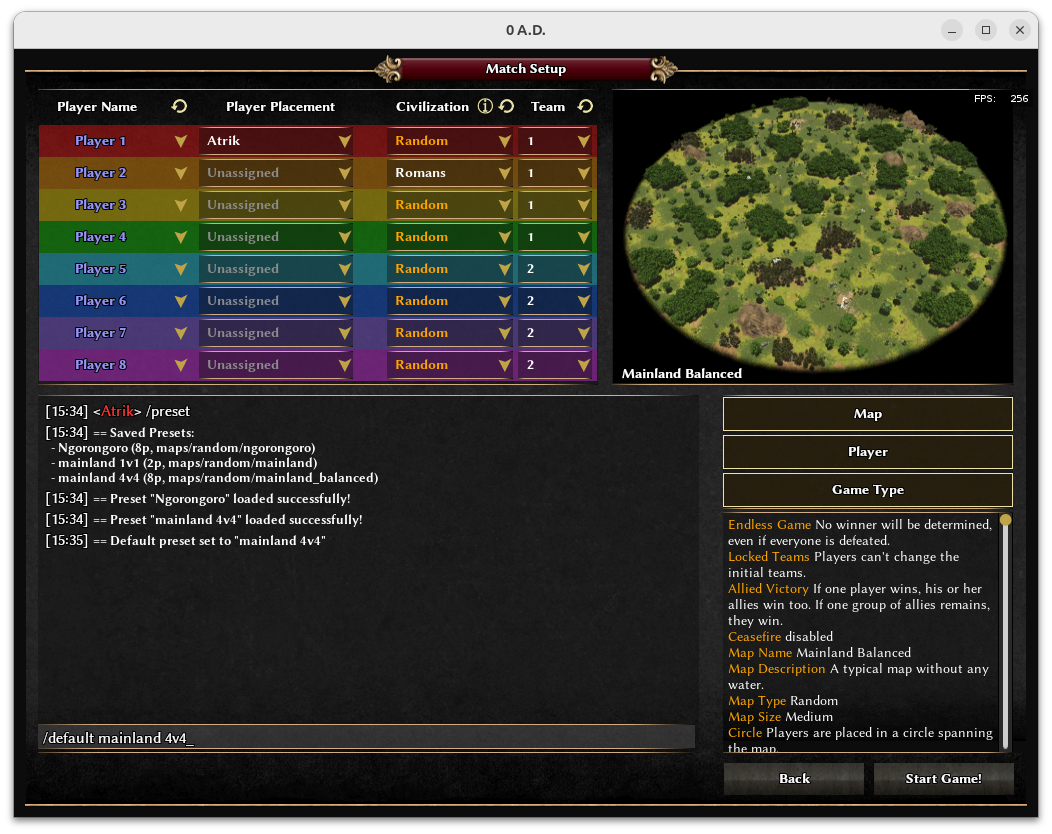This screenshot has width=1052, height=834.
Task: Show civilization info via the info icon
Action: coord(485,106)
